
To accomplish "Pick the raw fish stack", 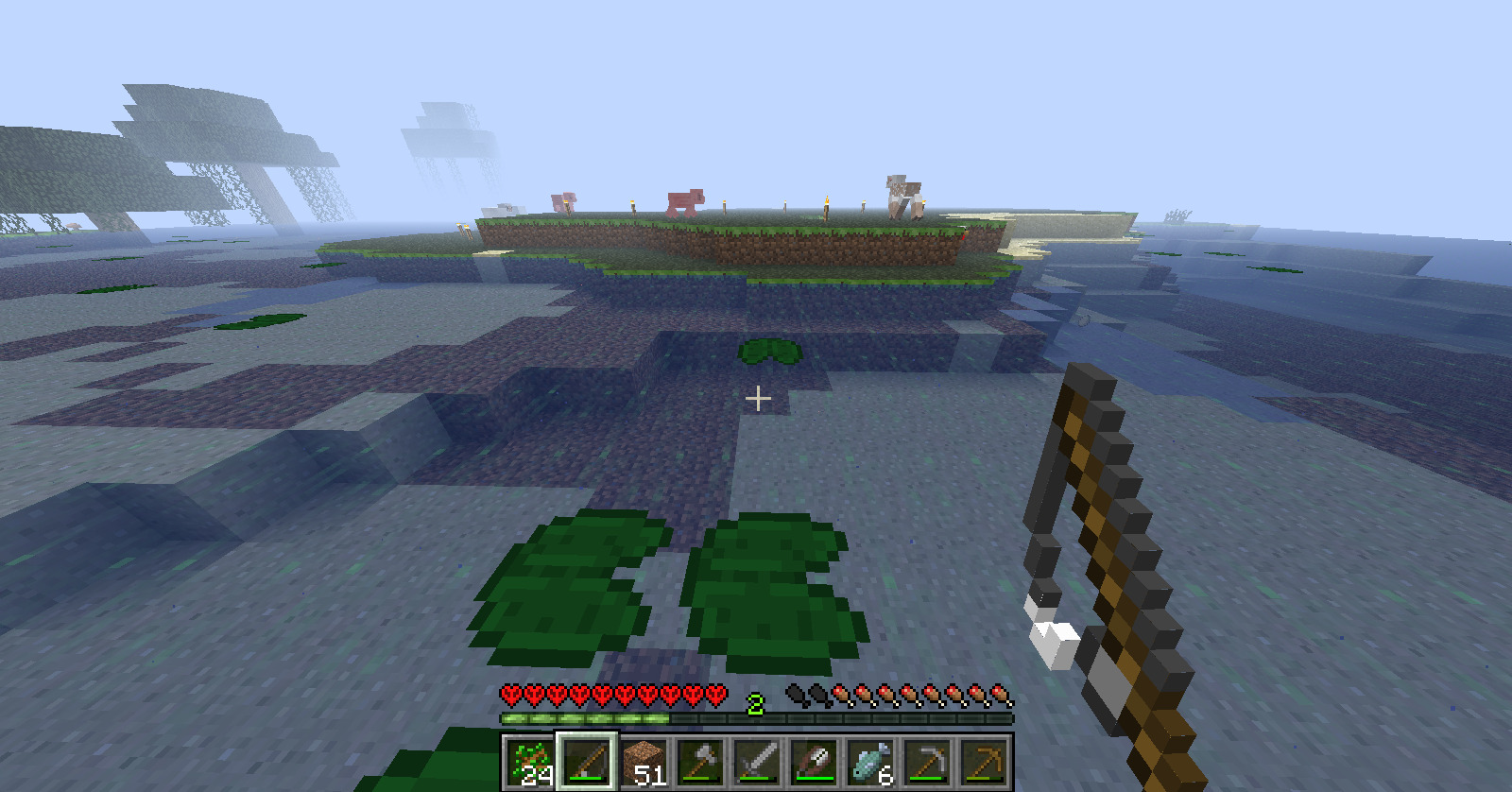I will pos(870,762).
